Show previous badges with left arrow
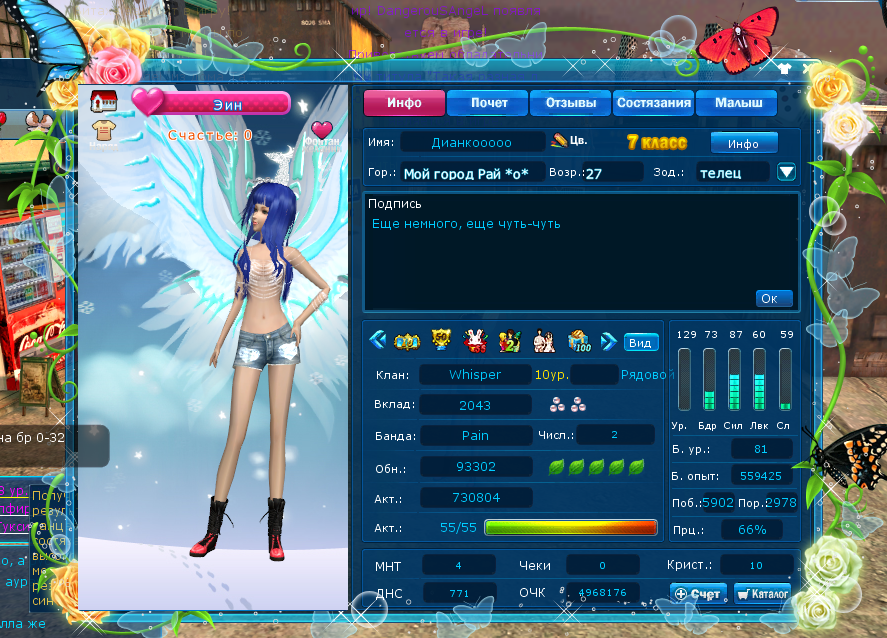 [x=377, y=342]
